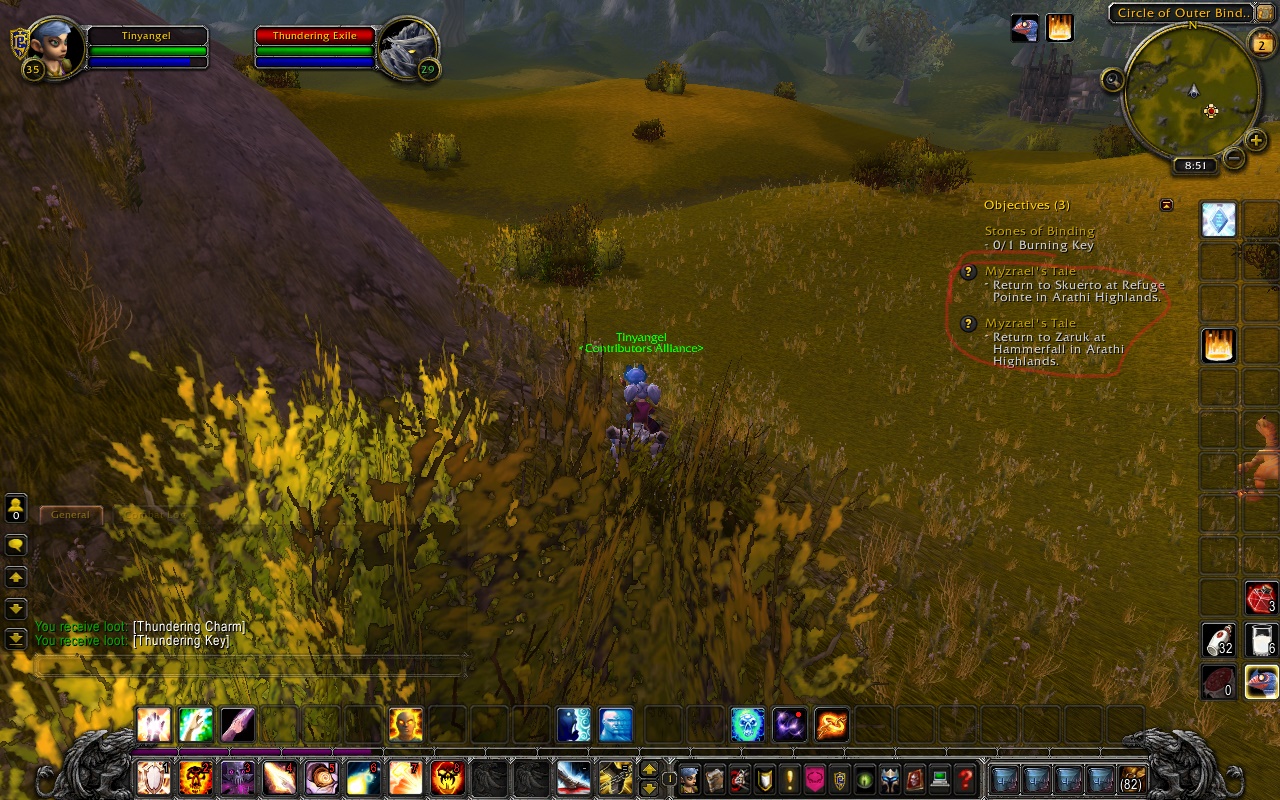1280x800 pixels.
Task: Open the calendar icon showing 2 invites
Action: 1261,45
